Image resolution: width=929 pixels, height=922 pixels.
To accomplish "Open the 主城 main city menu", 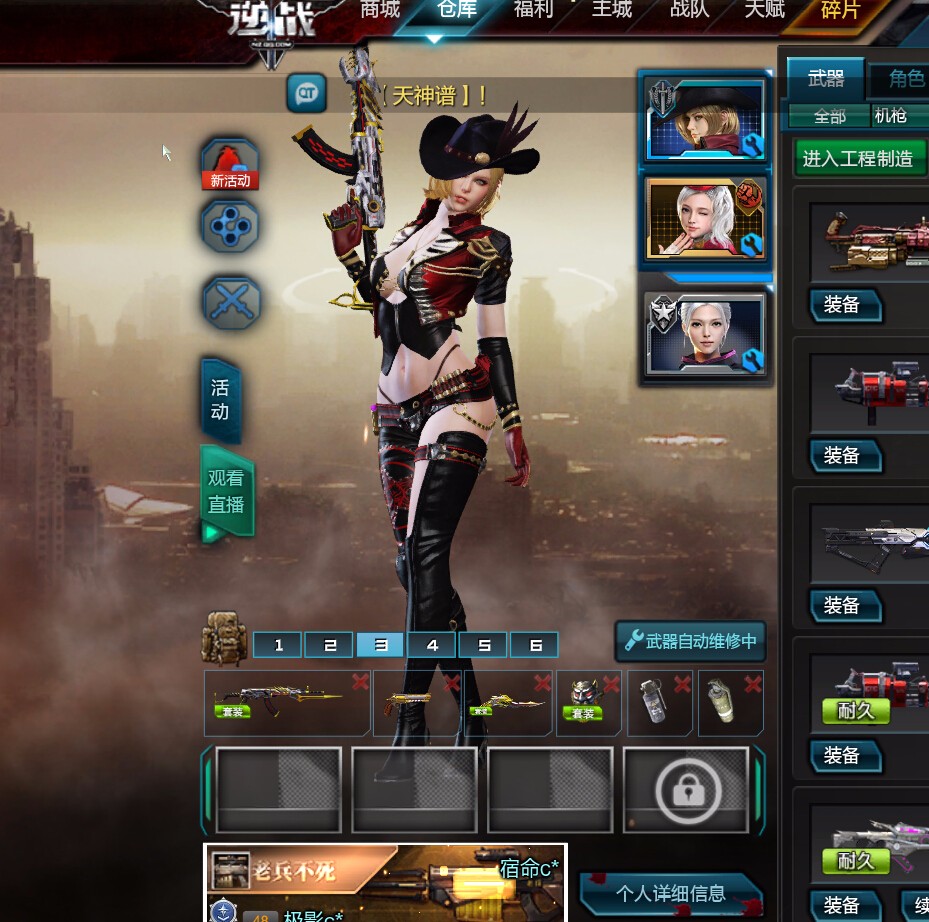I will pos(612,10).
